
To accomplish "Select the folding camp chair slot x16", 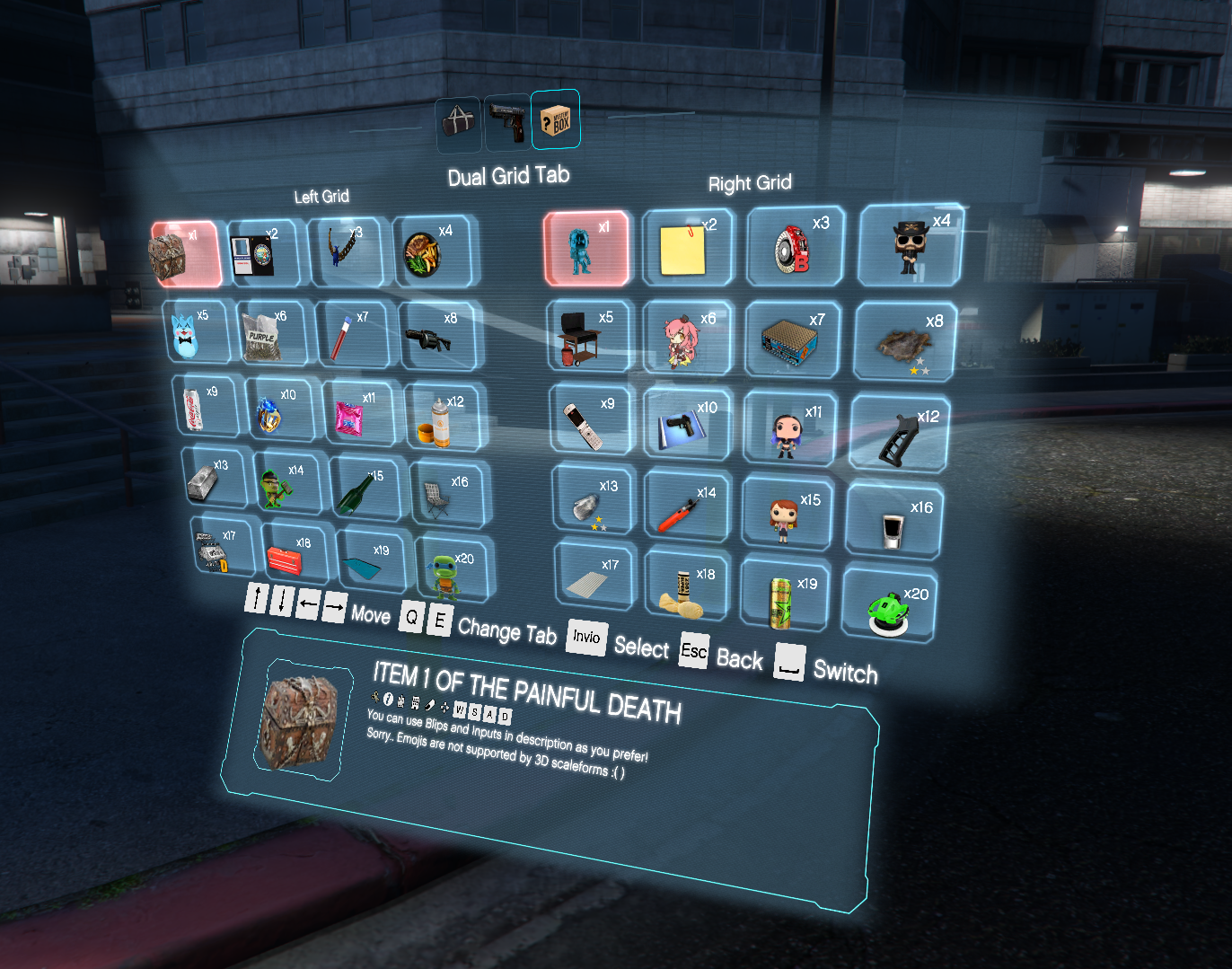I will pyautogui.click(x=448, y=494).
